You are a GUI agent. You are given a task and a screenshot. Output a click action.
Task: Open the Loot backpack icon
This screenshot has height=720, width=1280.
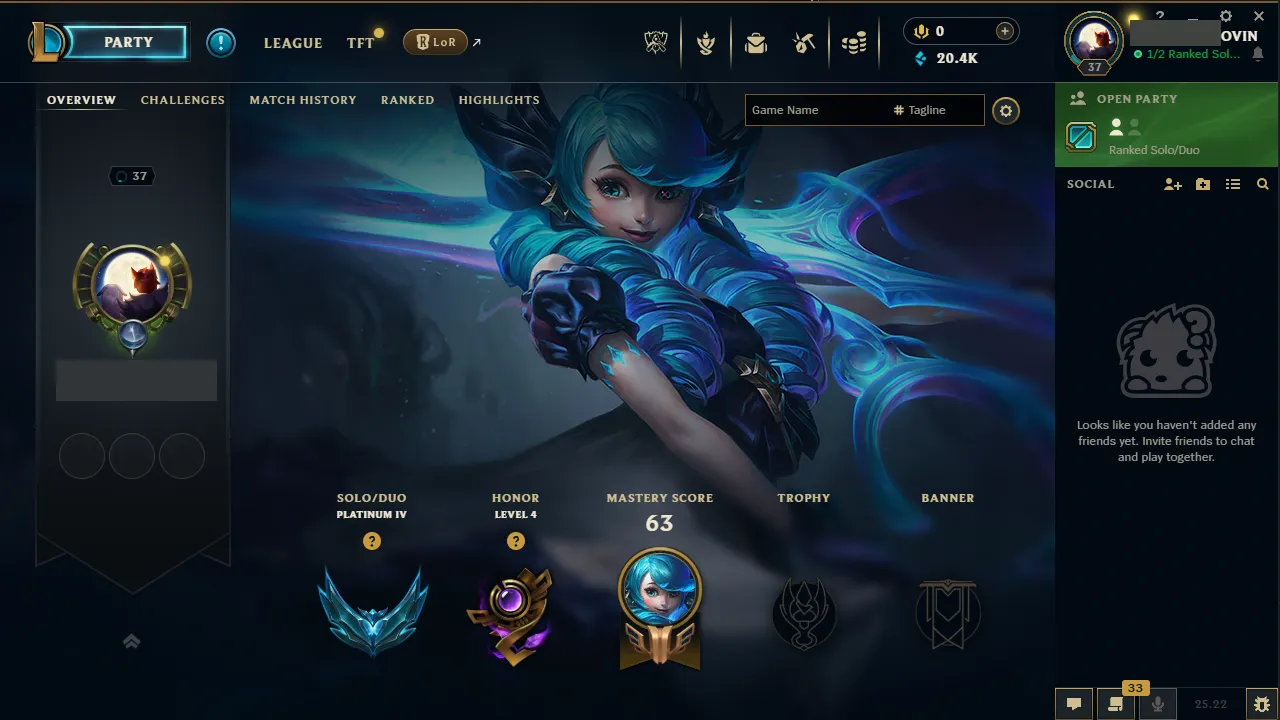(755, 42)
